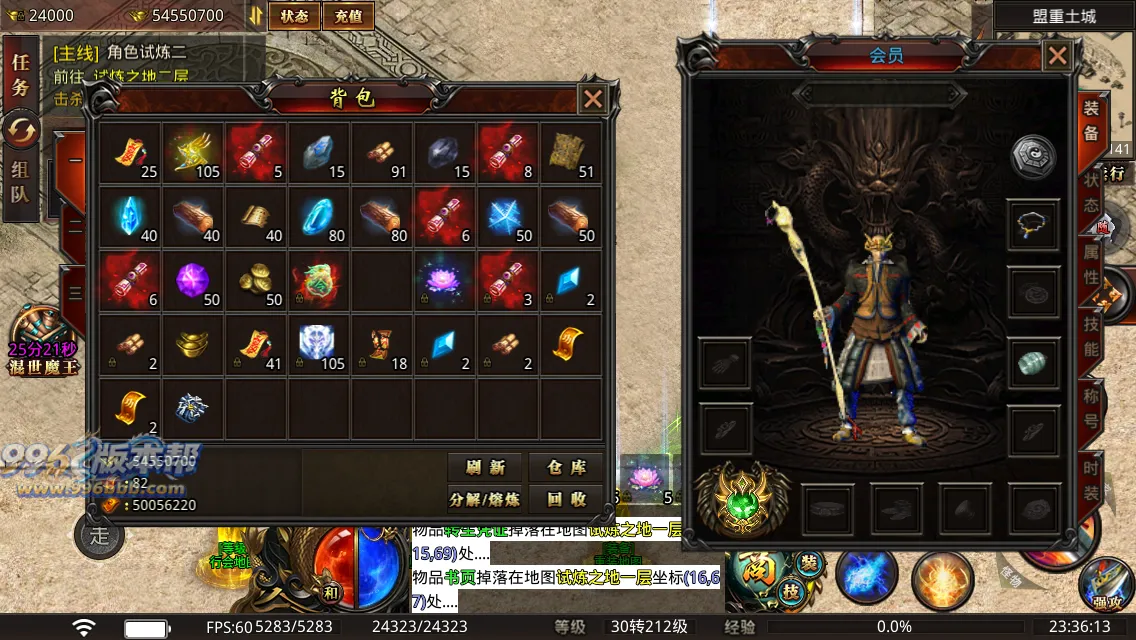The width and height of the screenshot is (1136, 640).
Task: Switch to the 组队 team tab
Action: pos(20,182)
